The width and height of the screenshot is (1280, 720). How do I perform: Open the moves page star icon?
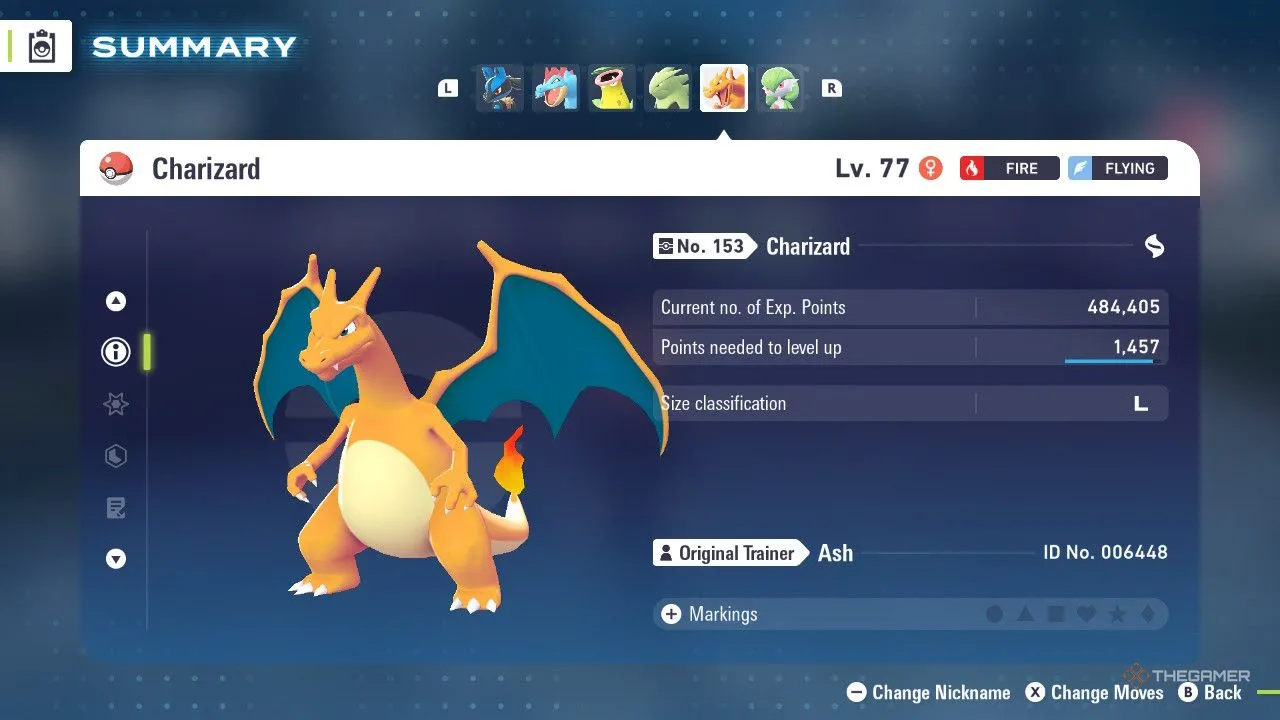click(115, 404)
